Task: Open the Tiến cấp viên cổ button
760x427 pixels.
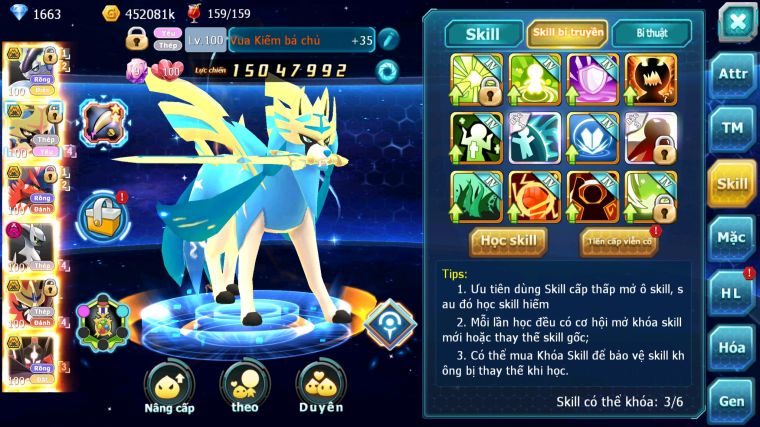Action: [x=619, y=241]
